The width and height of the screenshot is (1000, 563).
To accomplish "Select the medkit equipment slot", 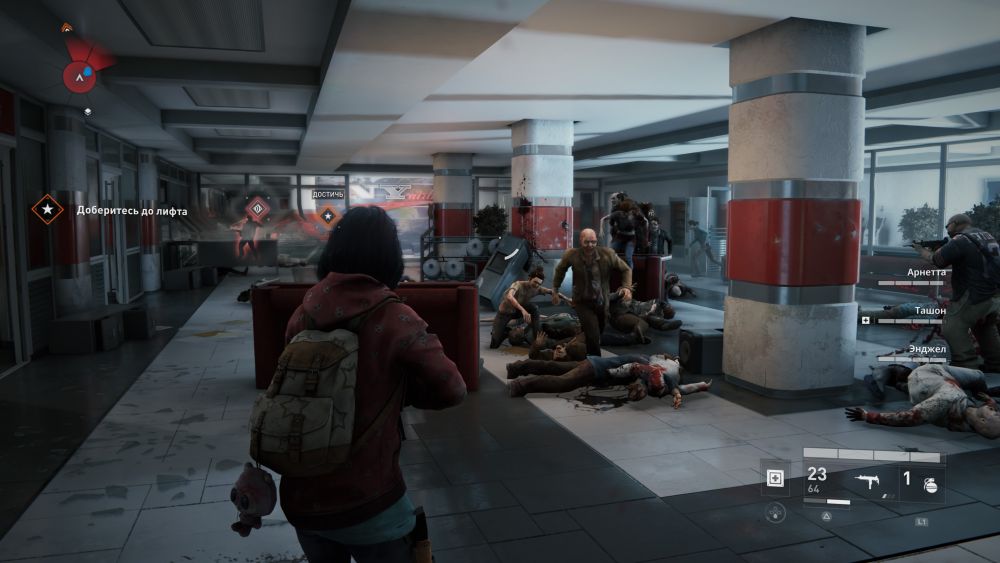I will (x=775, y=478).
